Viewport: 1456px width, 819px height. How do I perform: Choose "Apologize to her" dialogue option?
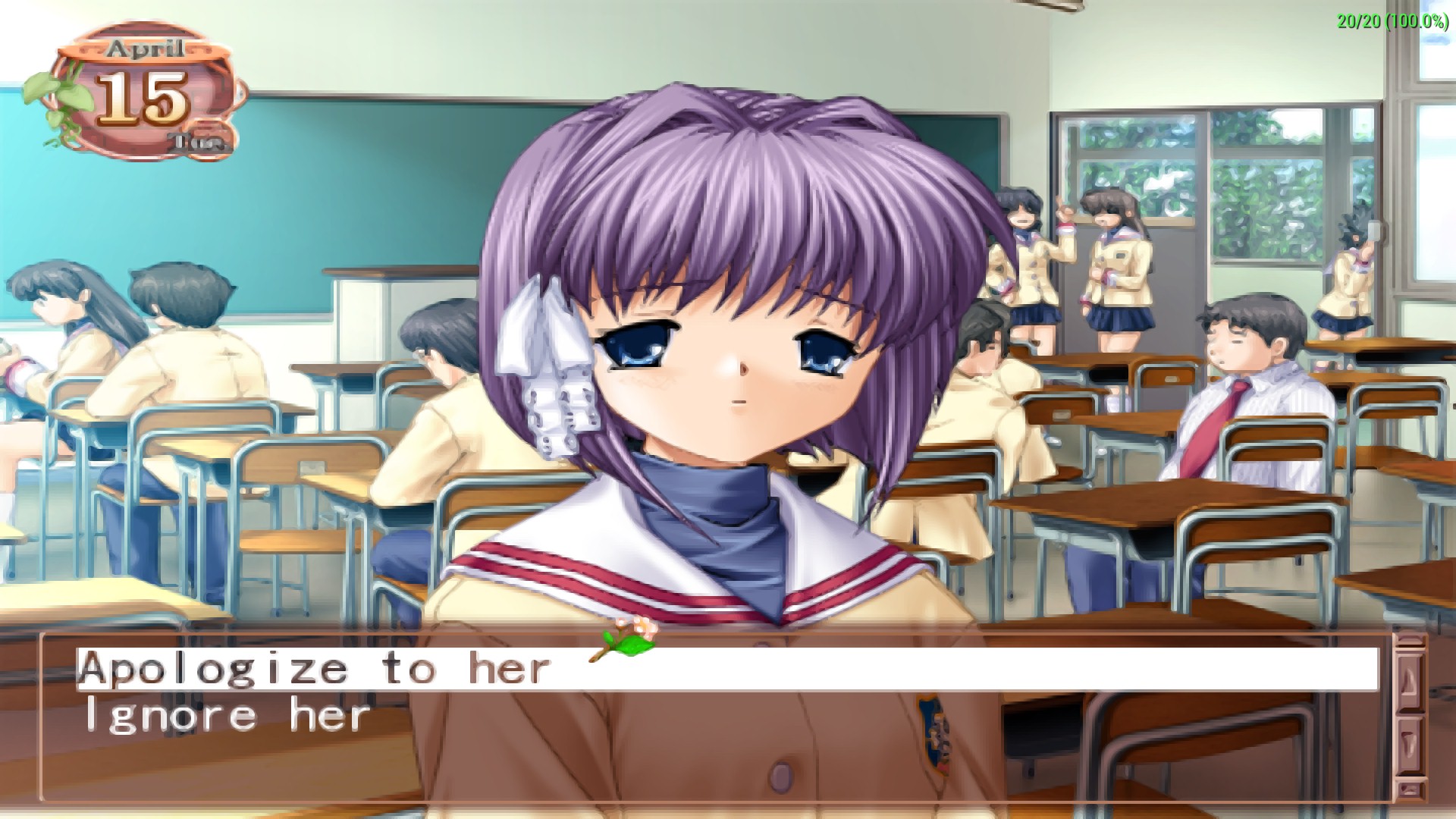[314, 669]
